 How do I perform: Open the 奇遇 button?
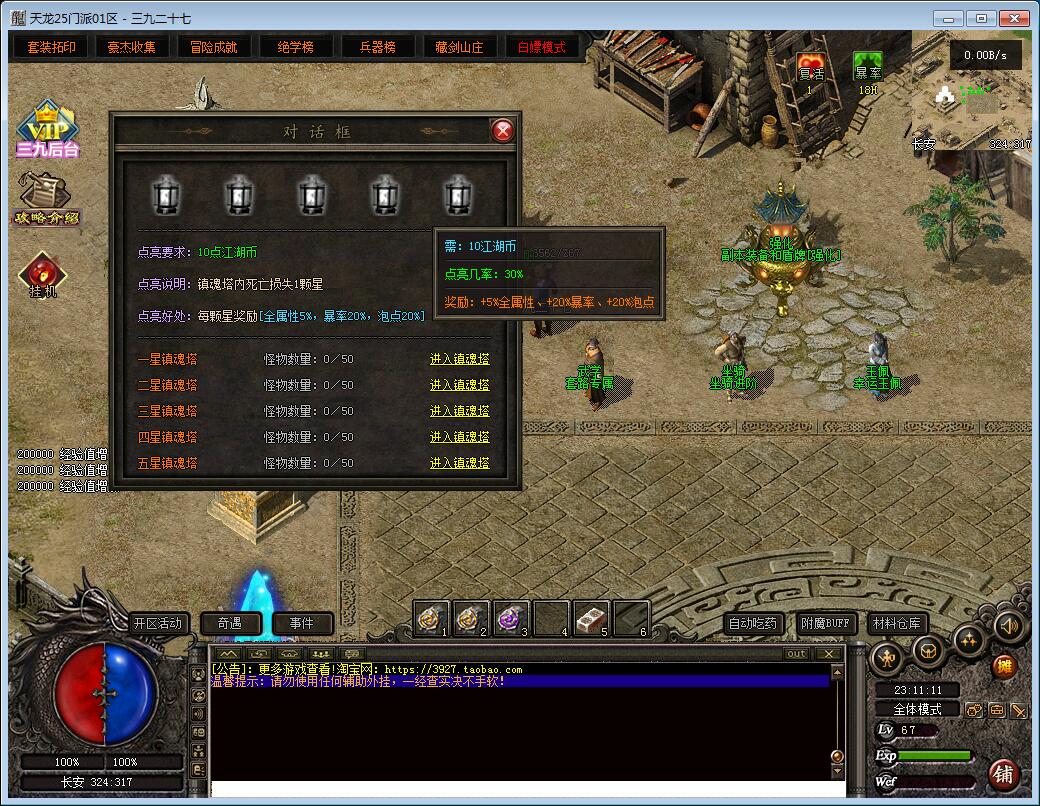pos(230,623)
